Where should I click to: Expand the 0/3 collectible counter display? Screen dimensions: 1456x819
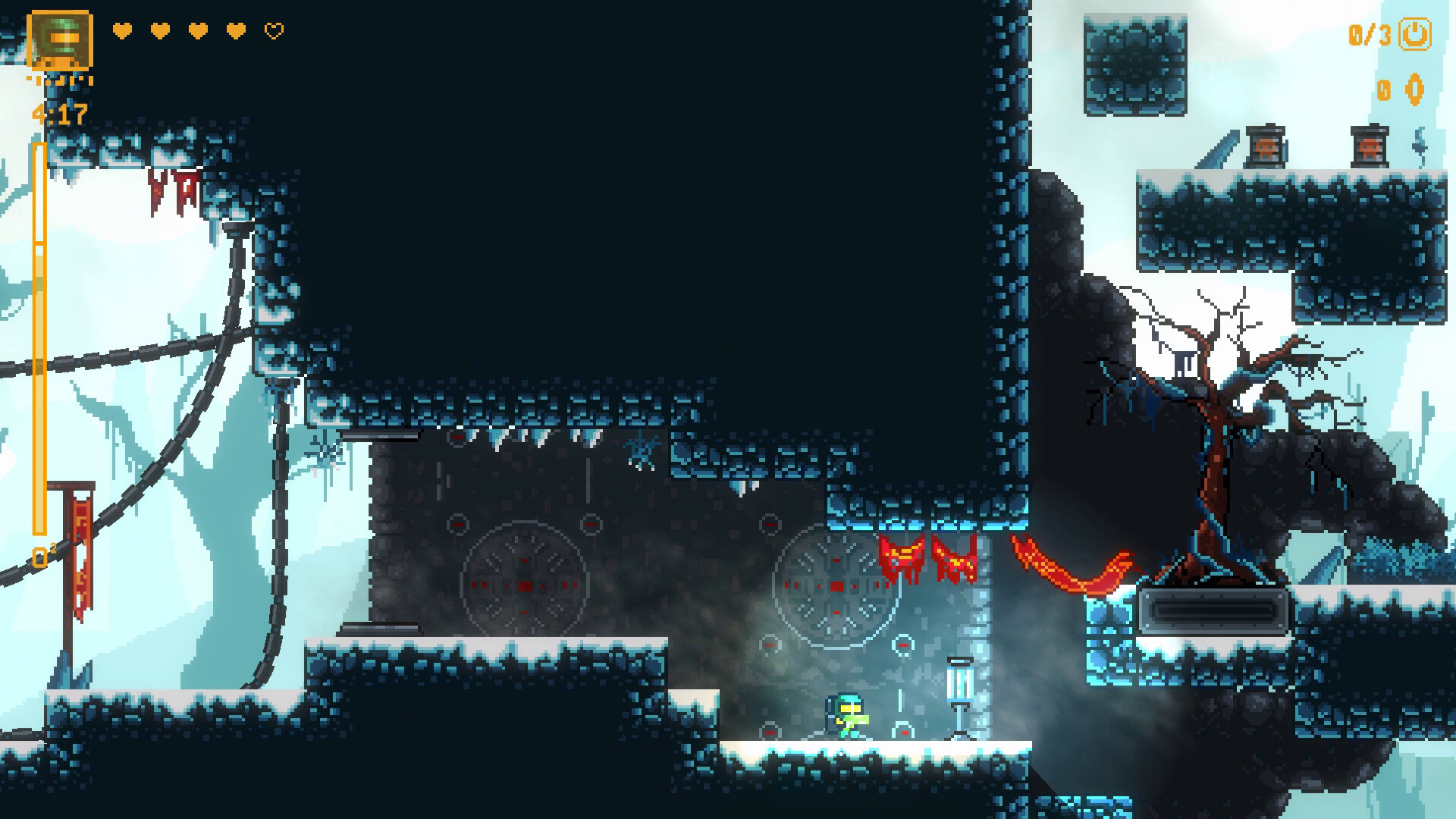[x=1369, y=34]
